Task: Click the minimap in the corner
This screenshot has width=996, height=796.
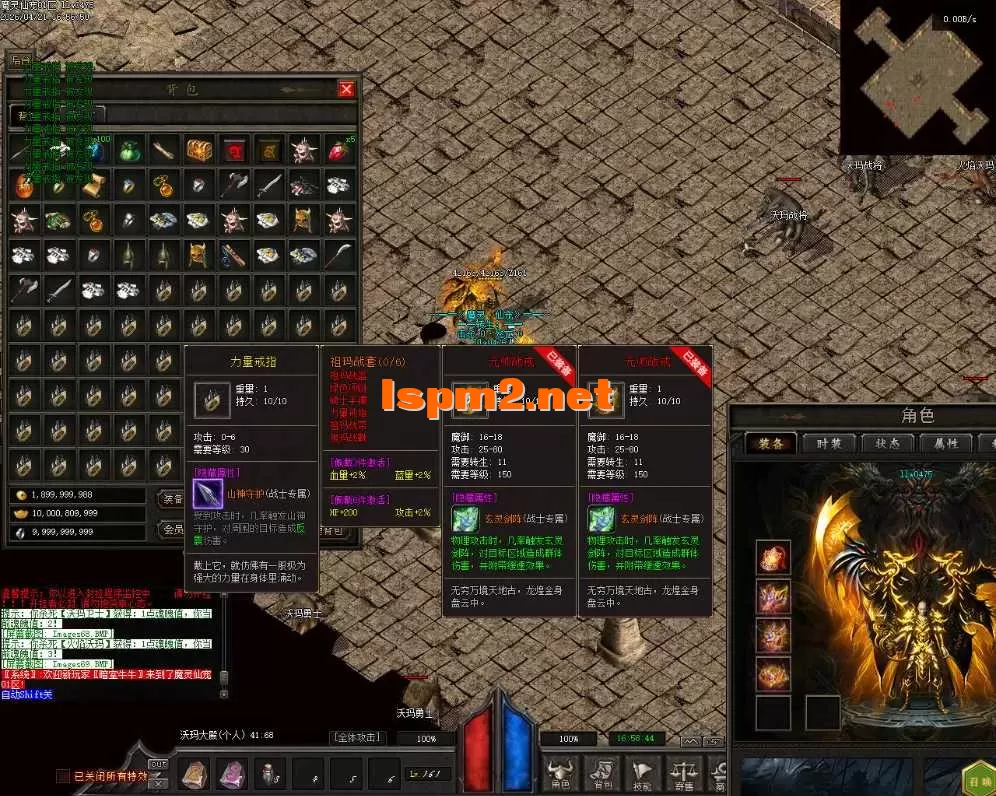Action: point(916,76)
